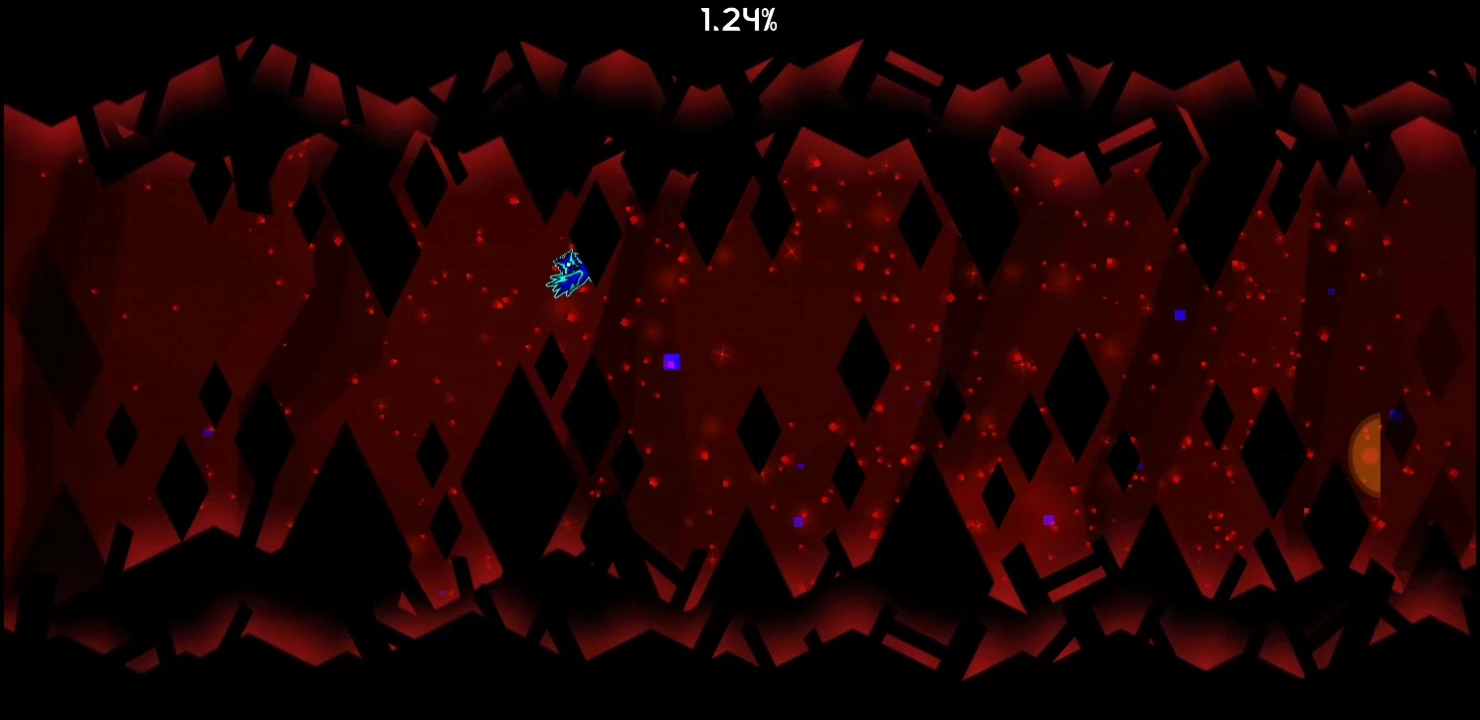Click the blue square near the bottom-right
Image resolution: width=1480 pixels, height=720 pixels.
coord(1048,519)
